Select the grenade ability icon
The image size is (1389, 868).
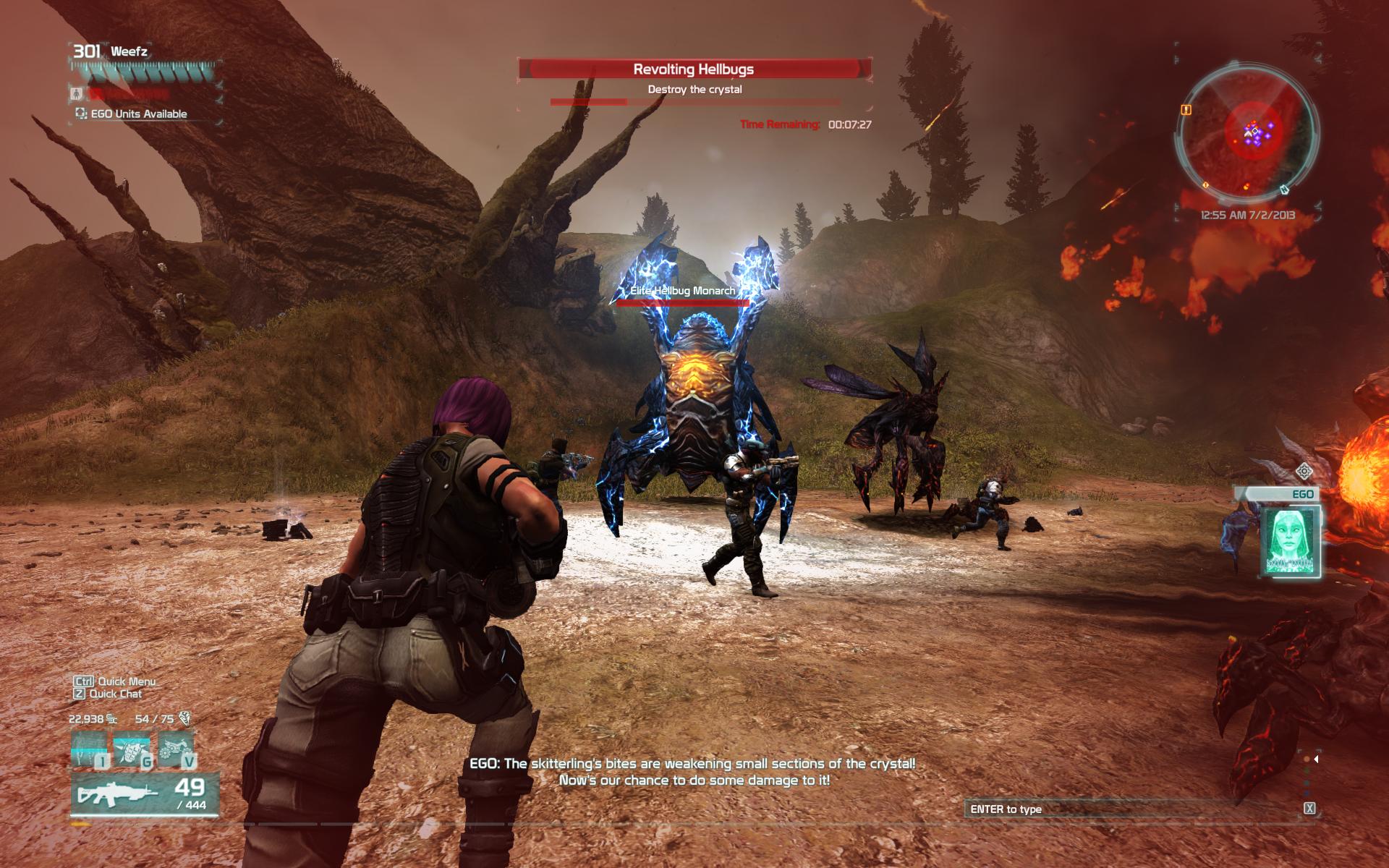(132, 748)
